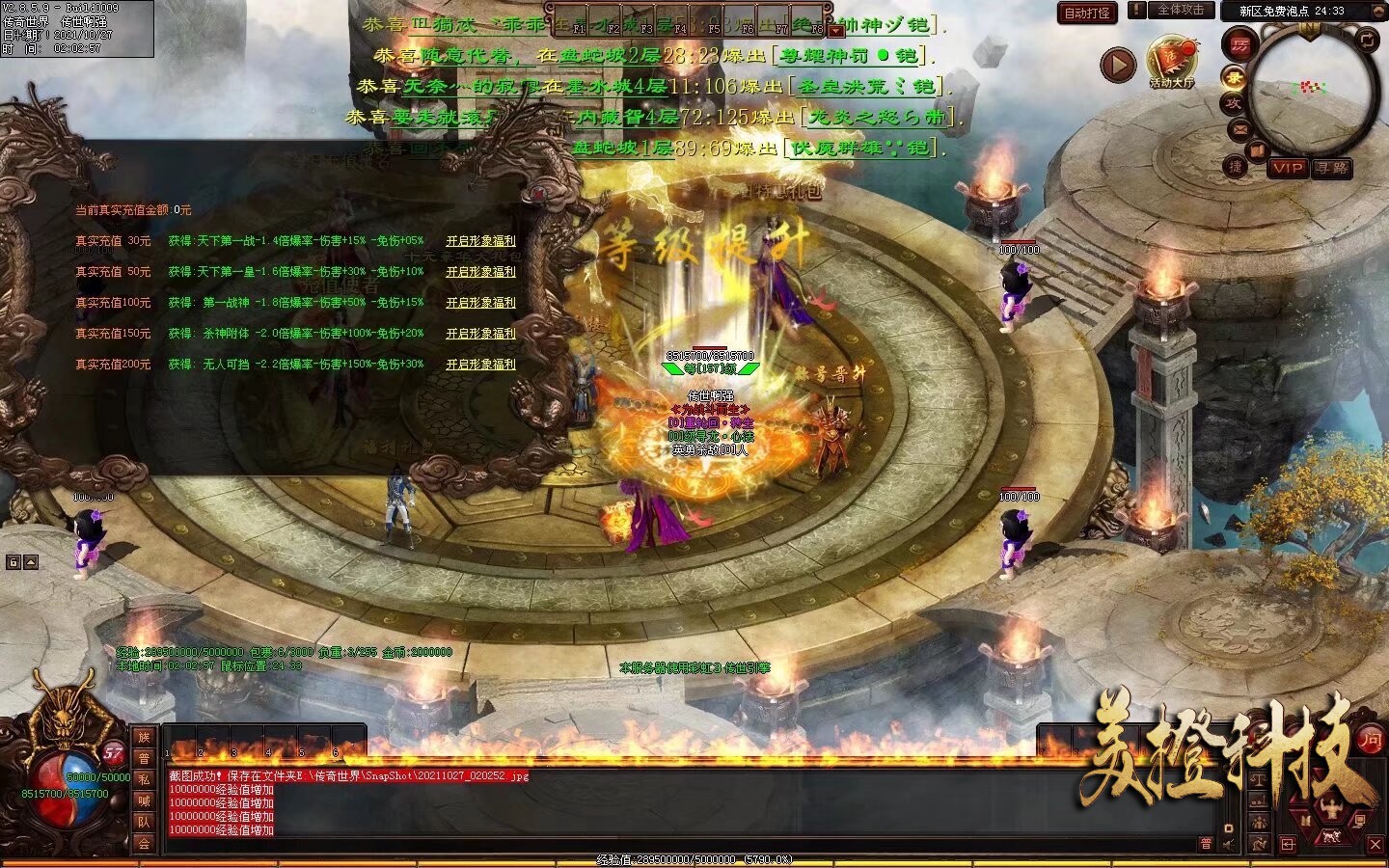Screen dimensions: 1389x868
Task: Click the 全体攻击 attack mode button
Action: pyautogui.click(x=1181, y=10)
